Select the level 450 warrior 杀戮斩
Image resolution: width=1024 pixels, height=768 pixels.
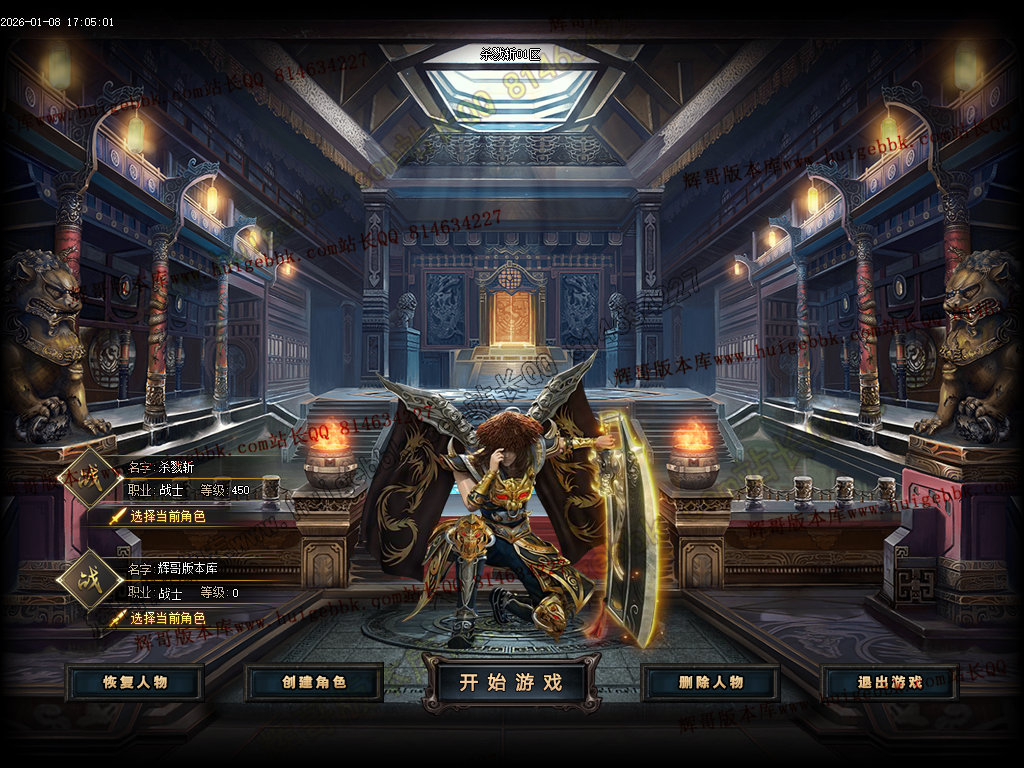(167, 516)
